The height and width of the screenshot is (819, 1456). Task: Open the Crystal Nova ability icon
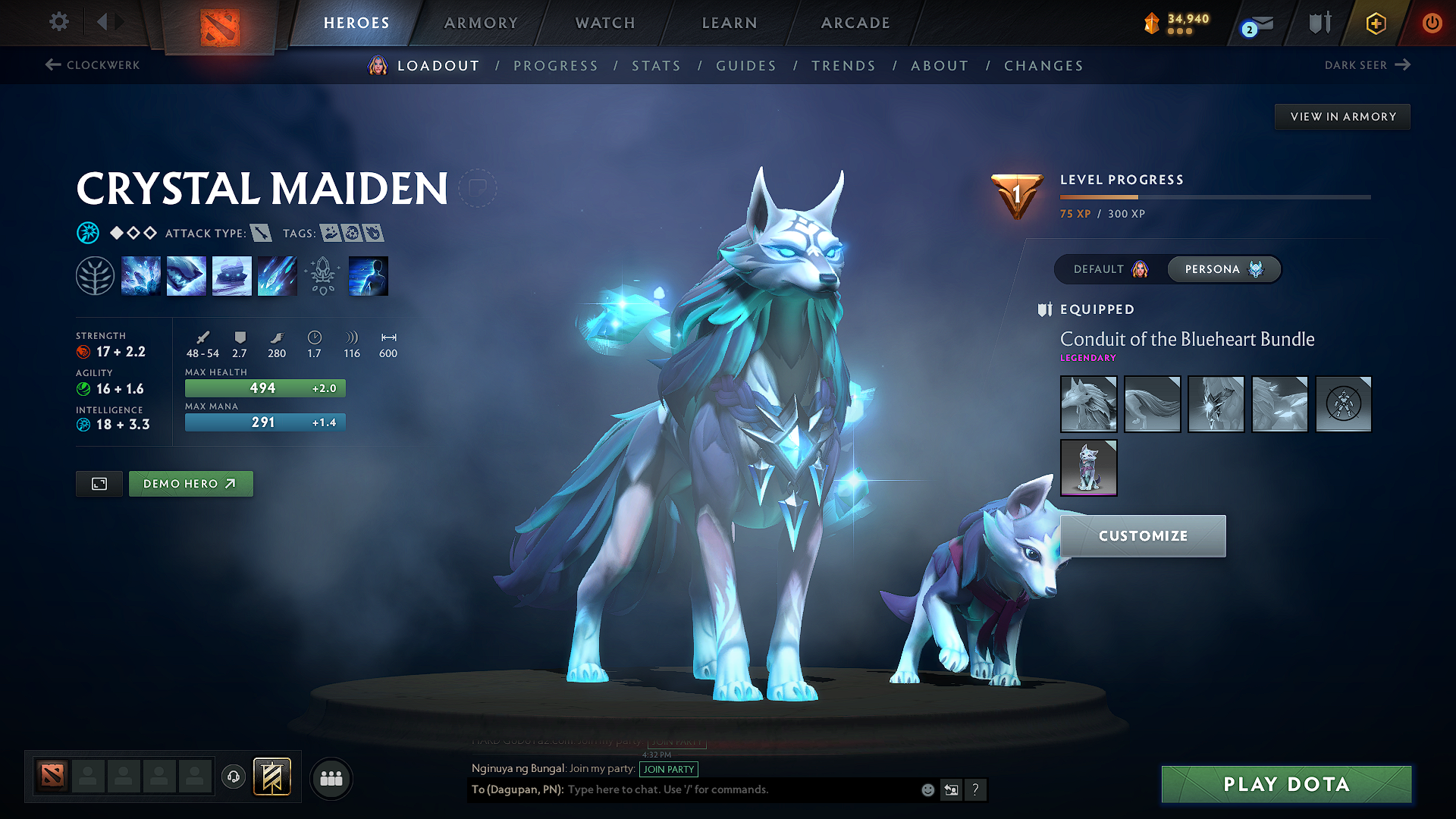141,275
